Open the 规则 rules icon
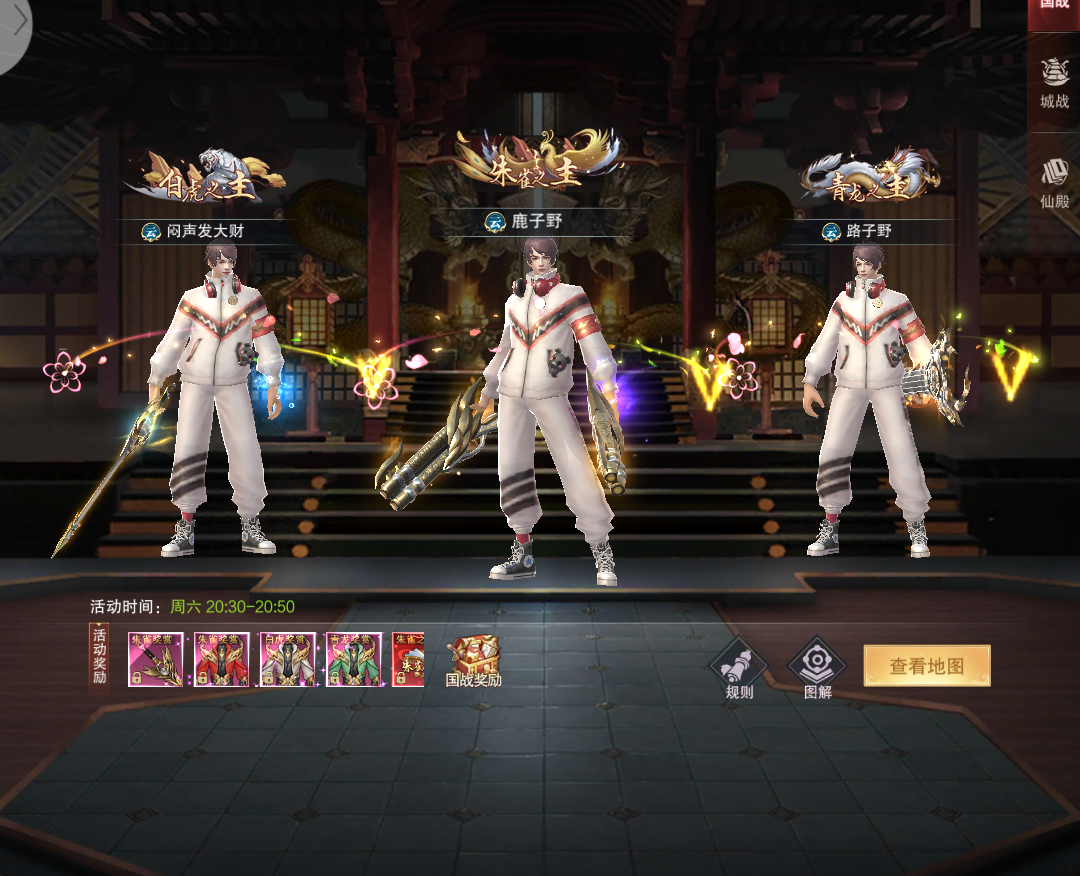 pos(738,668)
